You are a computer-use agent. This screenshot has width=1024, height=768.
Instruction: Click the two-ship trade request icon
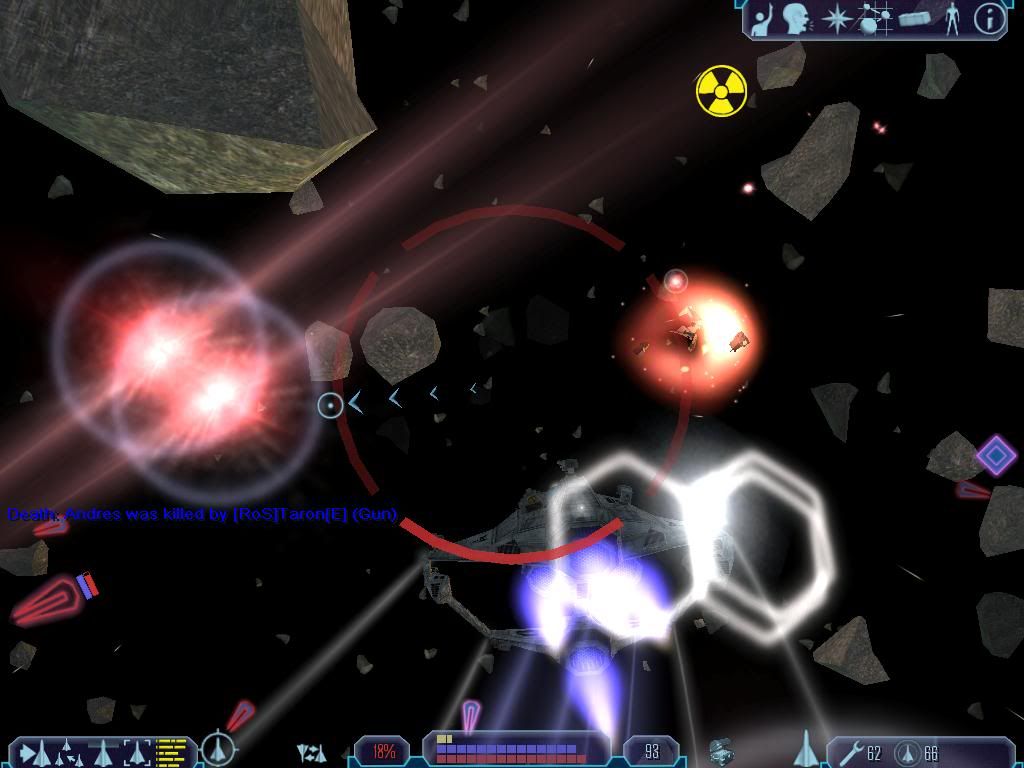pyautogui.click(x=311, y=751)
